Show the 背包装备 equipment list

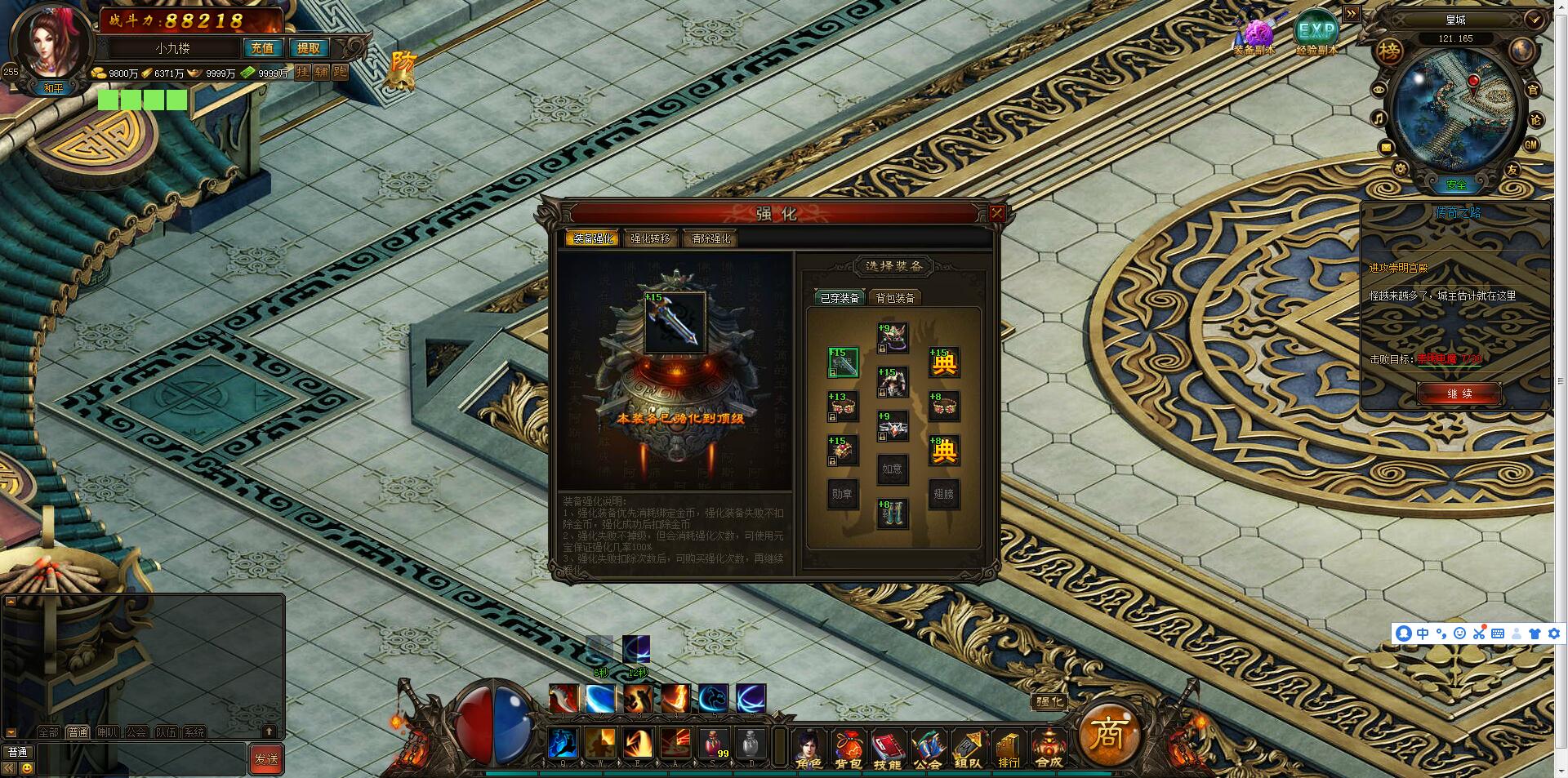[x=895, y=298]
